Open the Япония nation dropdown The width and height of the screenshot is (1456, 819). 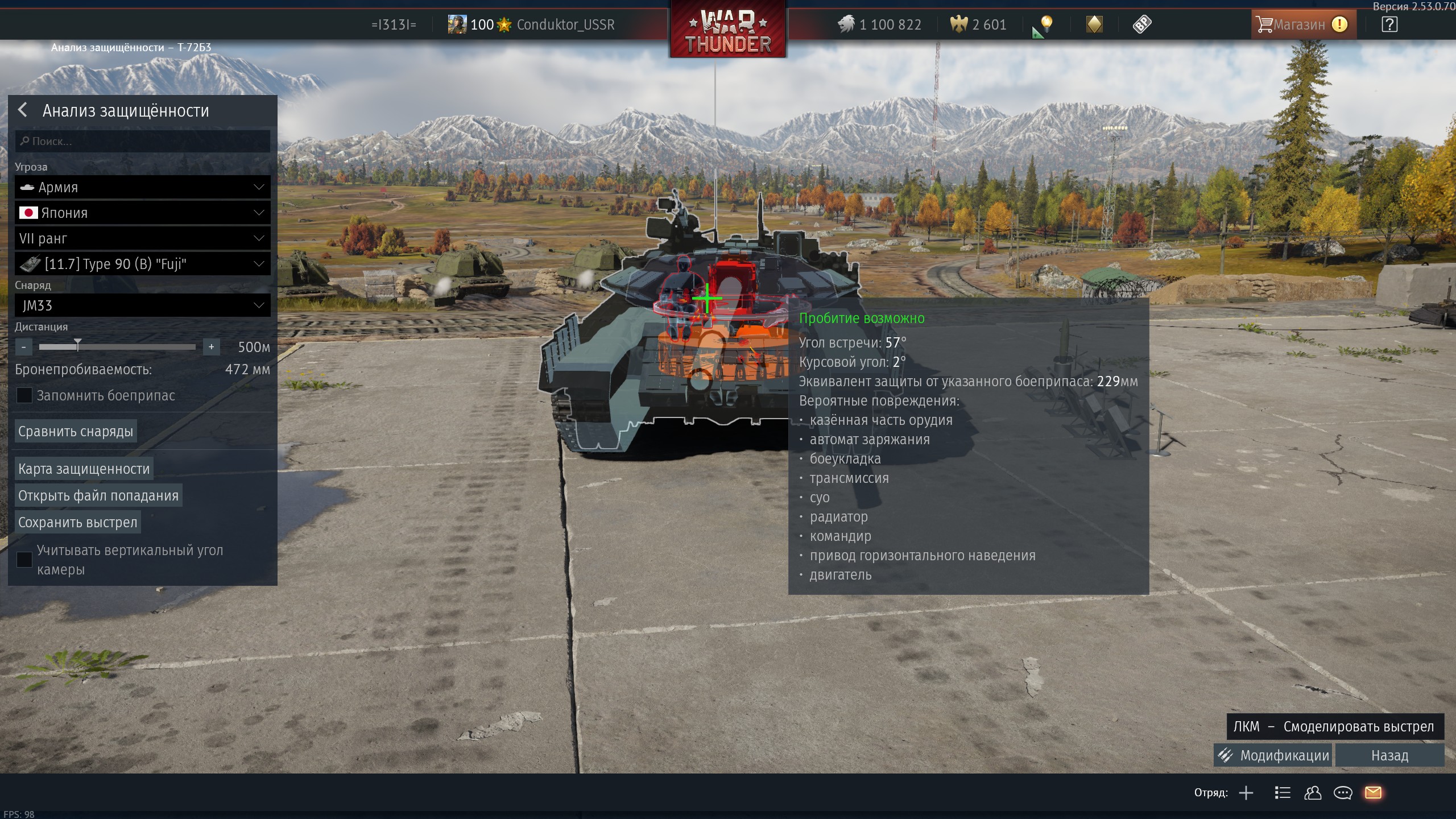point(142,213)
